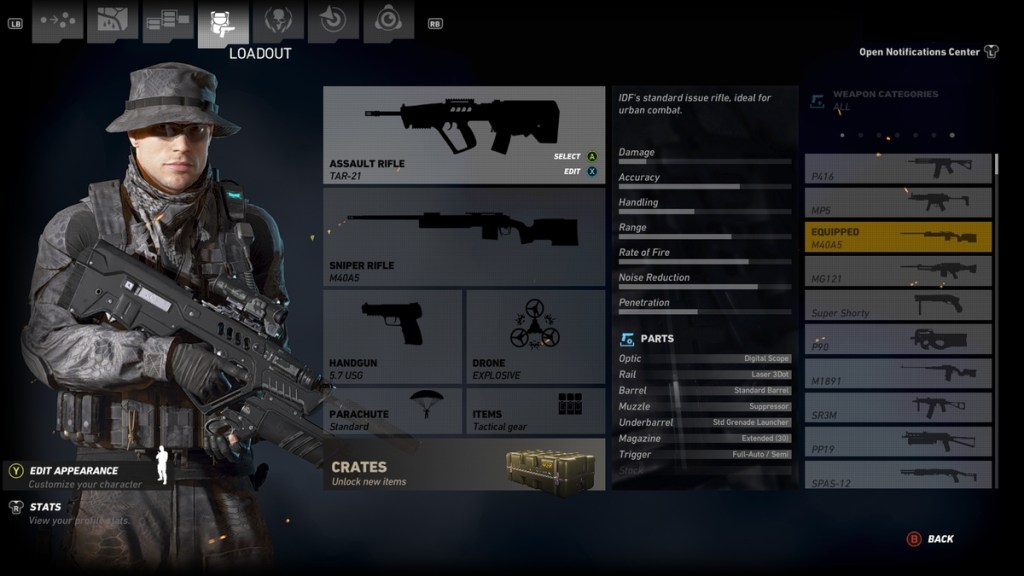Open the Items tactical gear slot

[x=535, y=411]
